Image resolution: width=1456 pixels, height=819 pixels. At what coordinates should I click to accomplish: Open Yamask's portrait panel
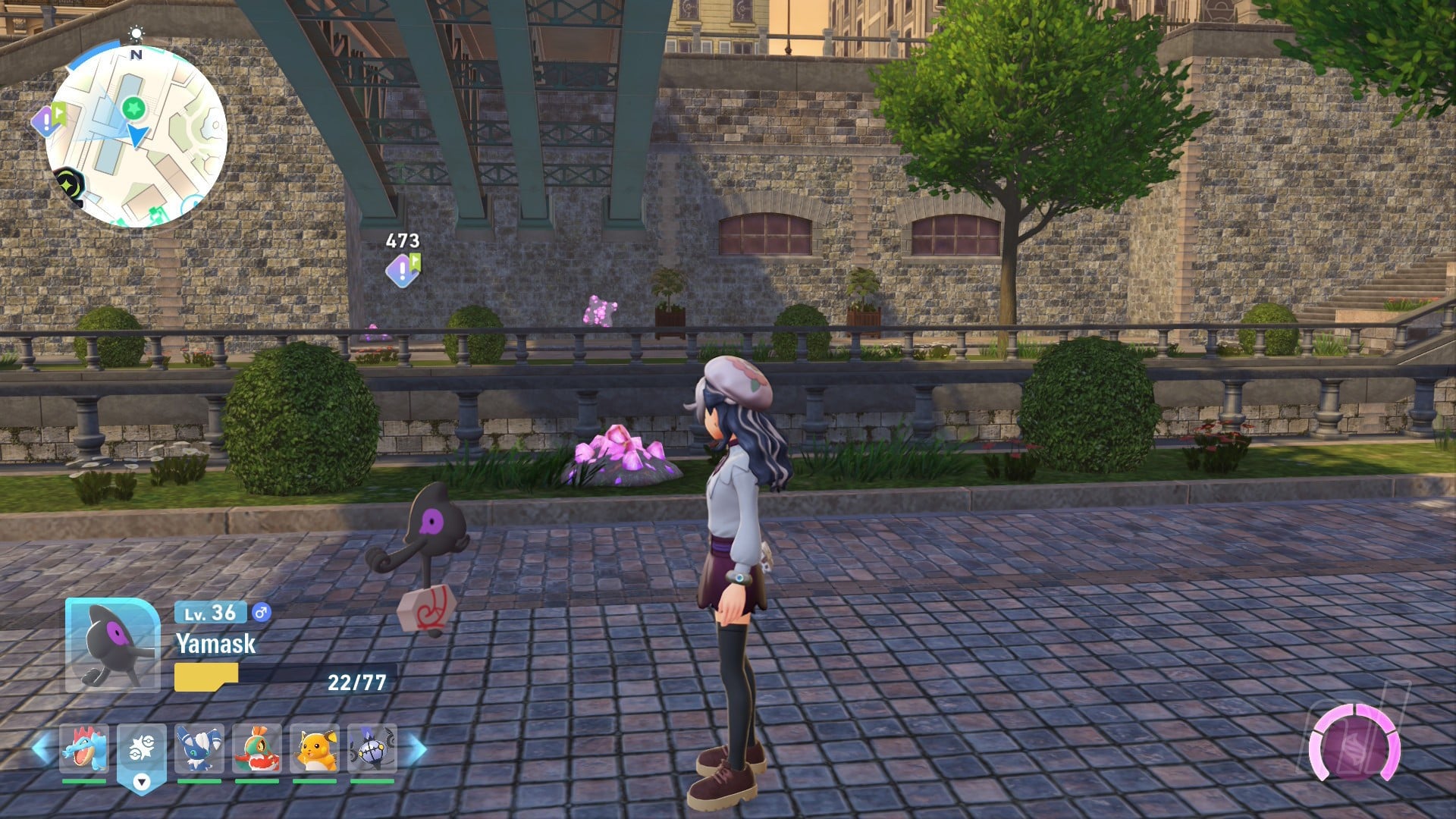tap(113, 645)
